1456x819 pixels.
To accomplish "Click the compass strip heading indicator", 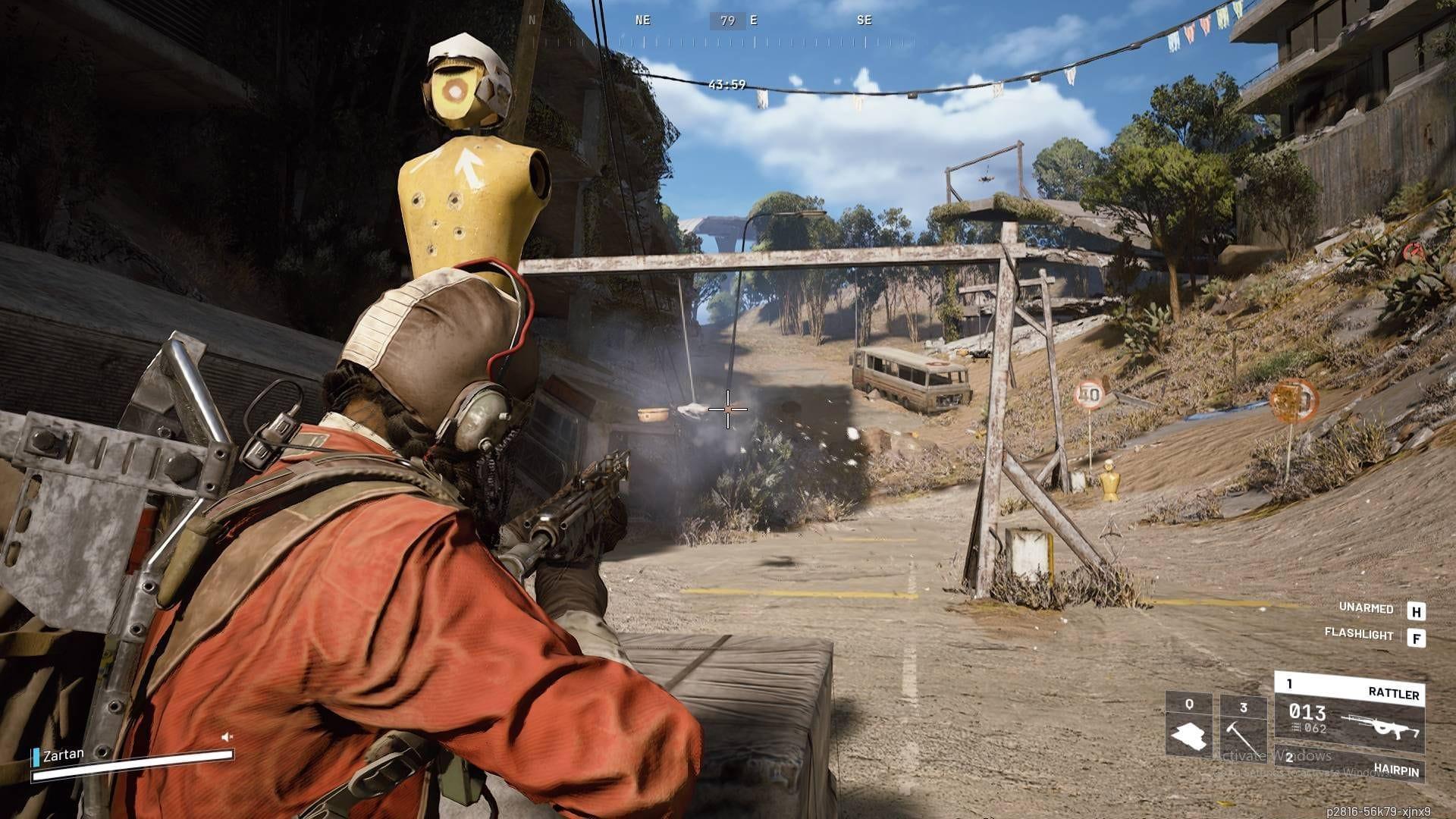I will point(727,20).
